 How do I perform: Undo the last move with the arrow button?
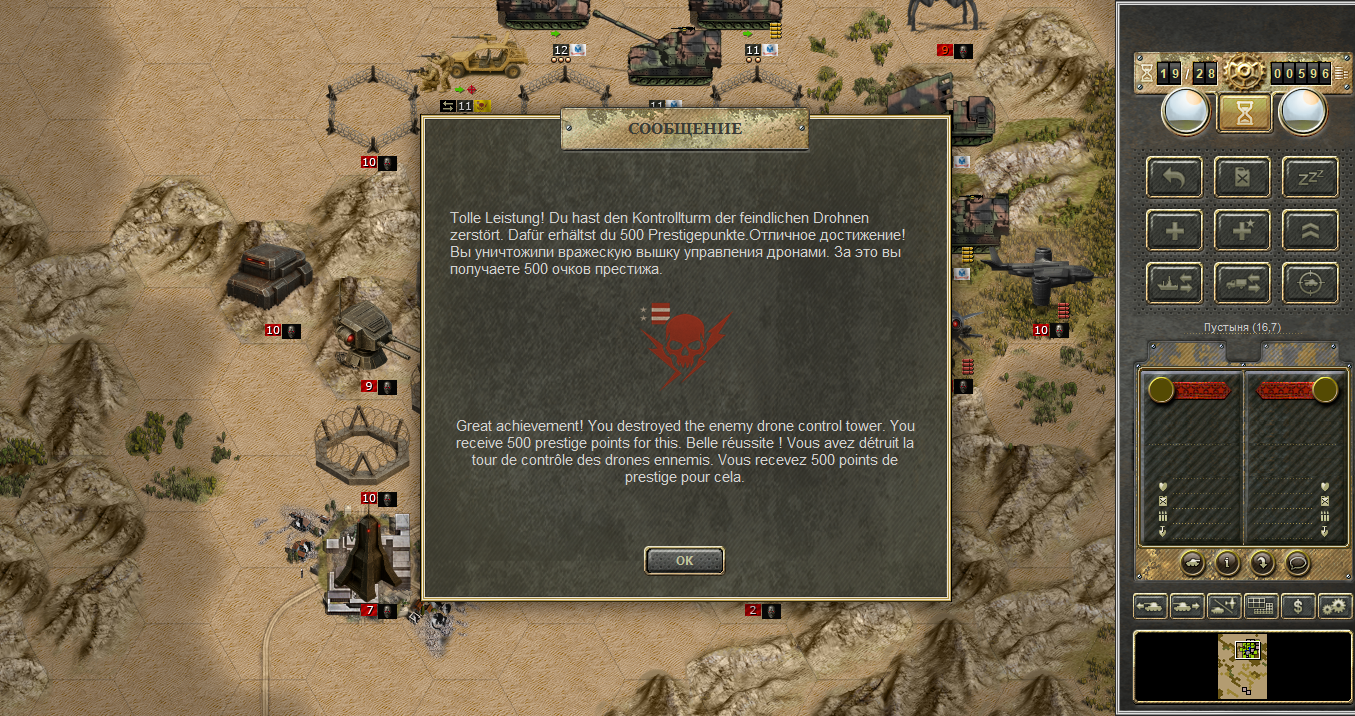point(1175,178)
